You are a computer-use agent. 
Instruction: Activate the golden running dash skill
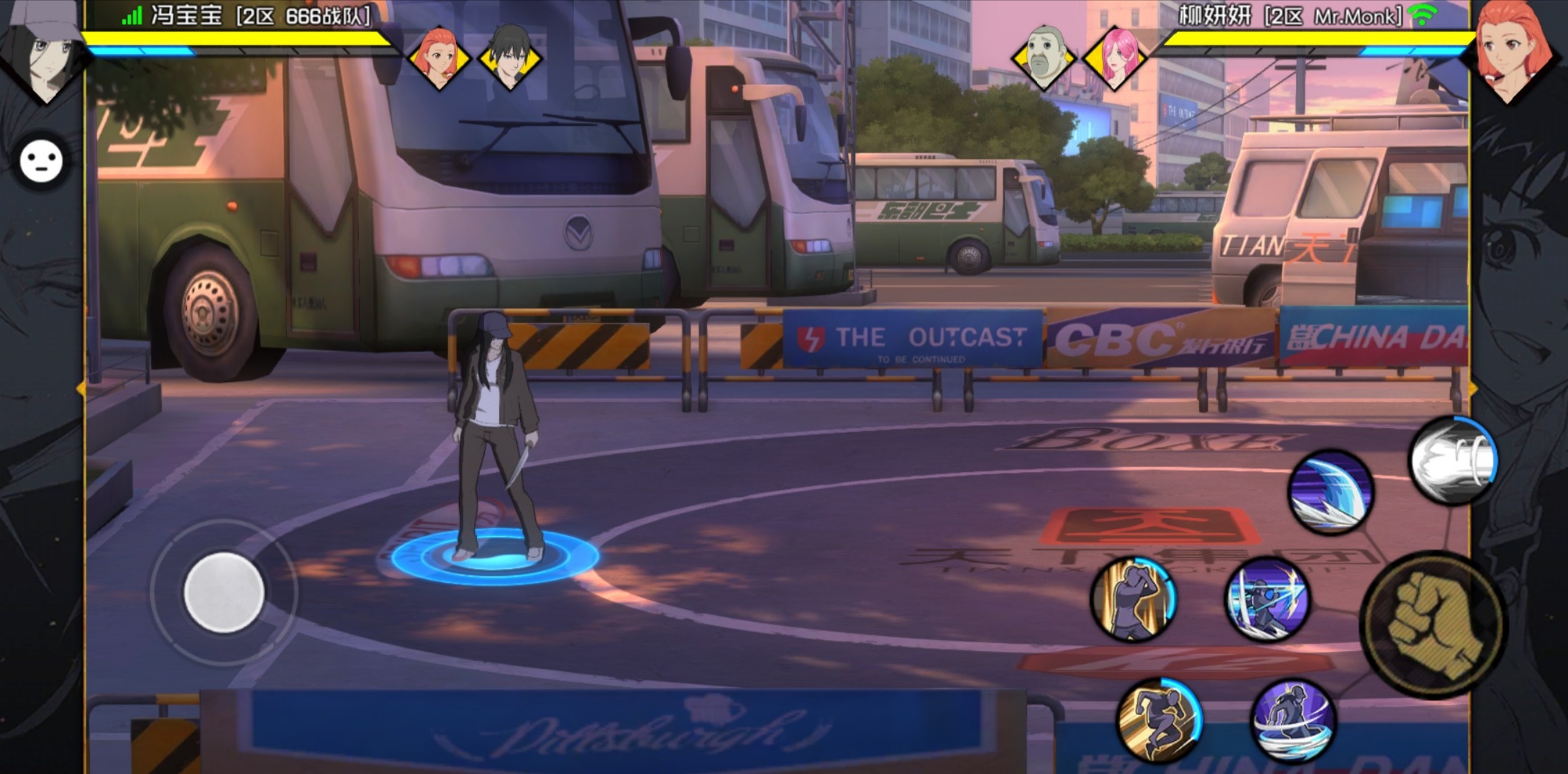tap(1159, 719)
